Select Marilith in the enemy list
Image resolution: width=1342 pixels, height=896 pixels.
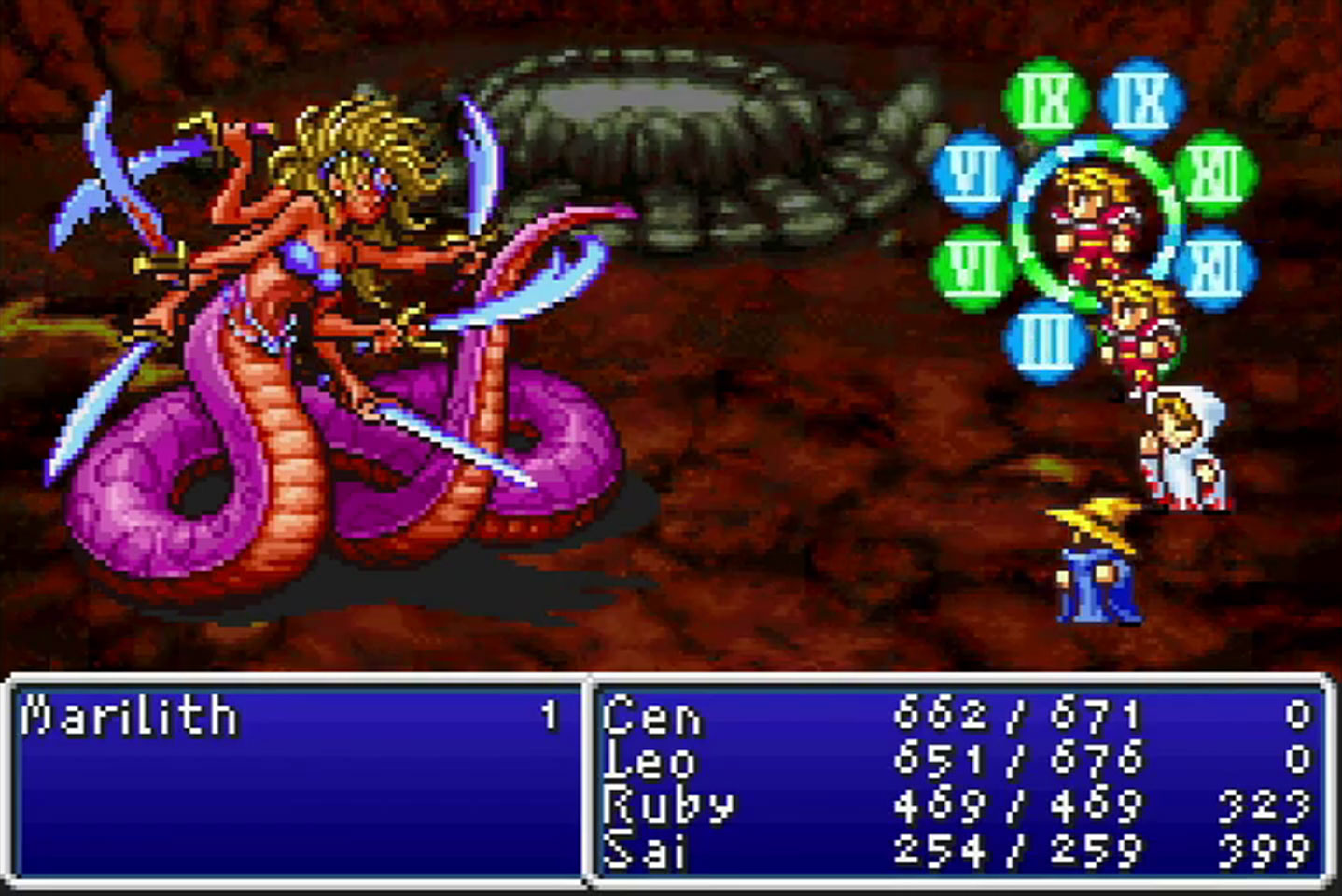pyautogui.click(x=129, y=717)
